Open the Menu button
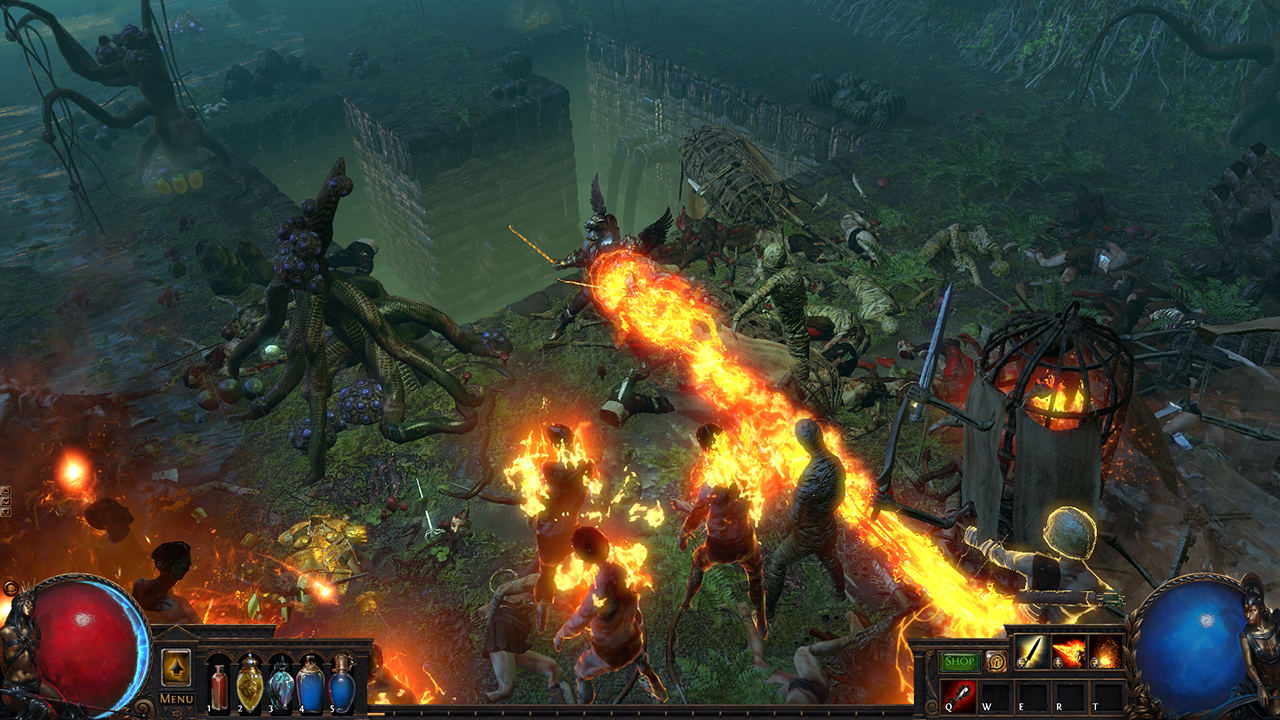The image size is (1280, 720). pyautogui.click(x=177, y=698)
